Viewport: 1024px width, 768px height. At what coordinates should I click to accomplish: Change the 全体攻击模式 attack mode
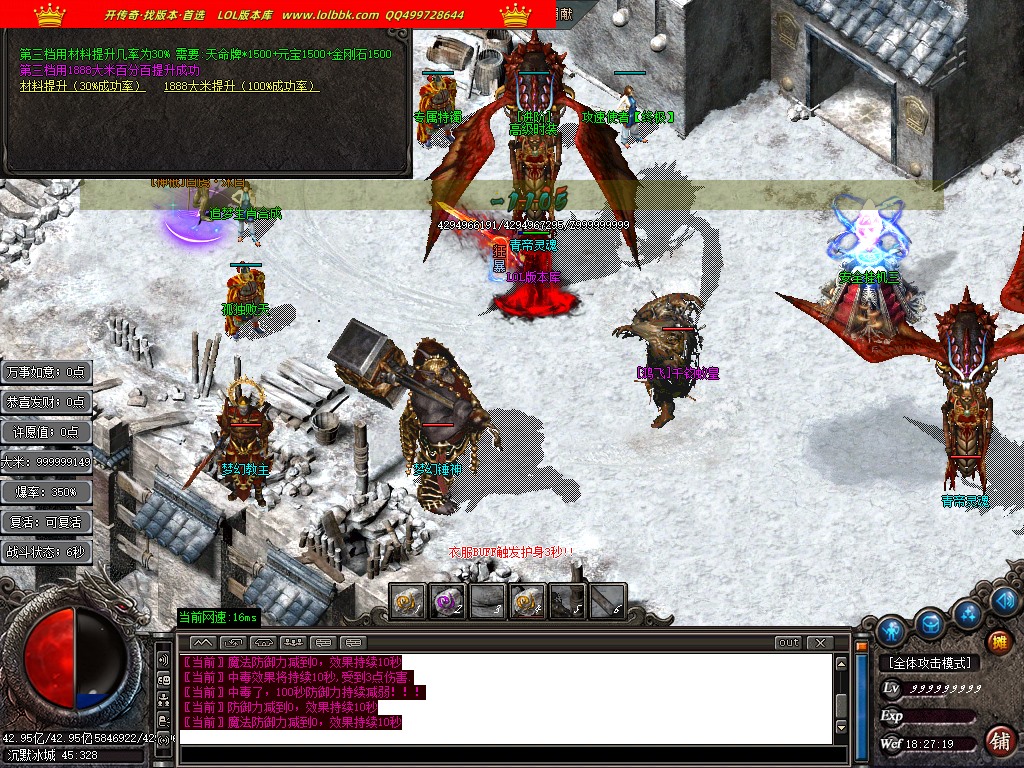929,663
